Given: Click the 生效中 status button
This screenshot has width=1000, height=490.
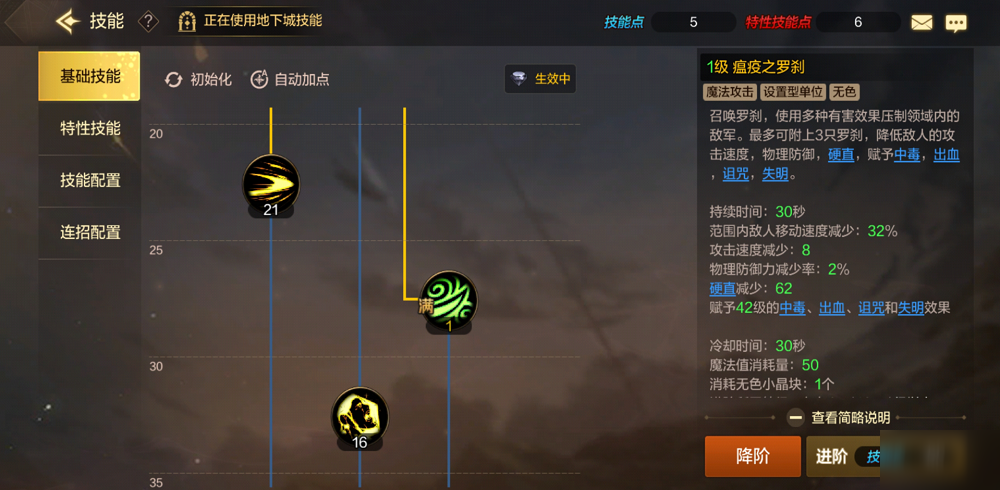Looking at the screenshot, I should pyautogui.click(x=540, y=79).
